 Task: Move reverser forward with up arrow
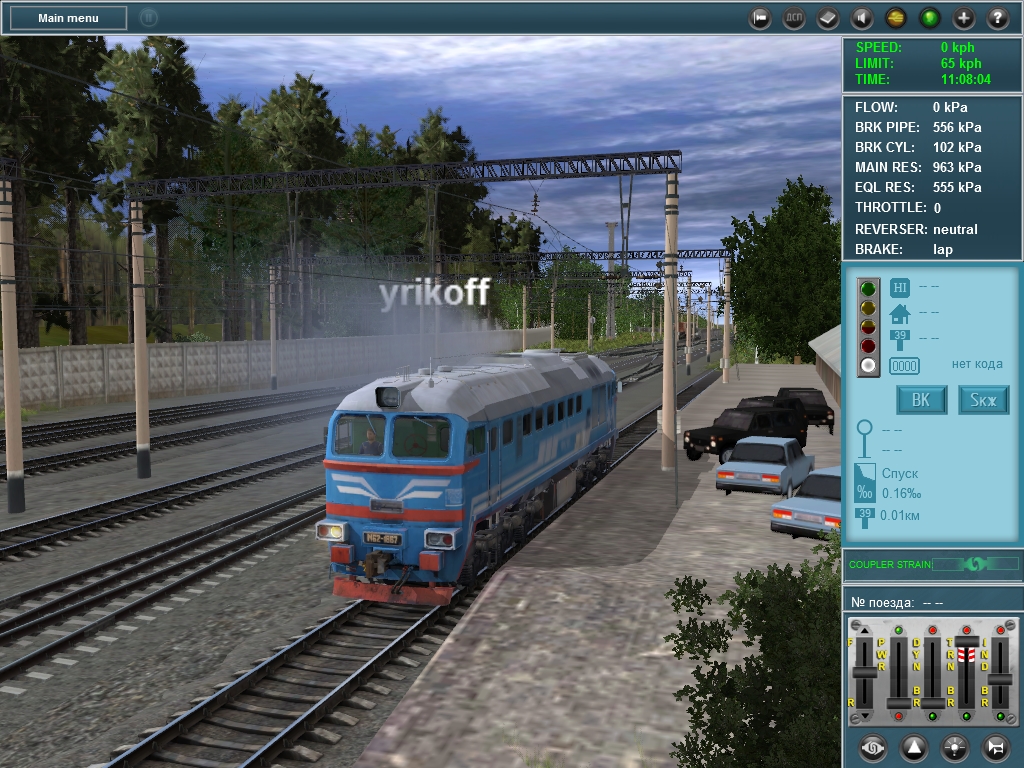(865, 630)
